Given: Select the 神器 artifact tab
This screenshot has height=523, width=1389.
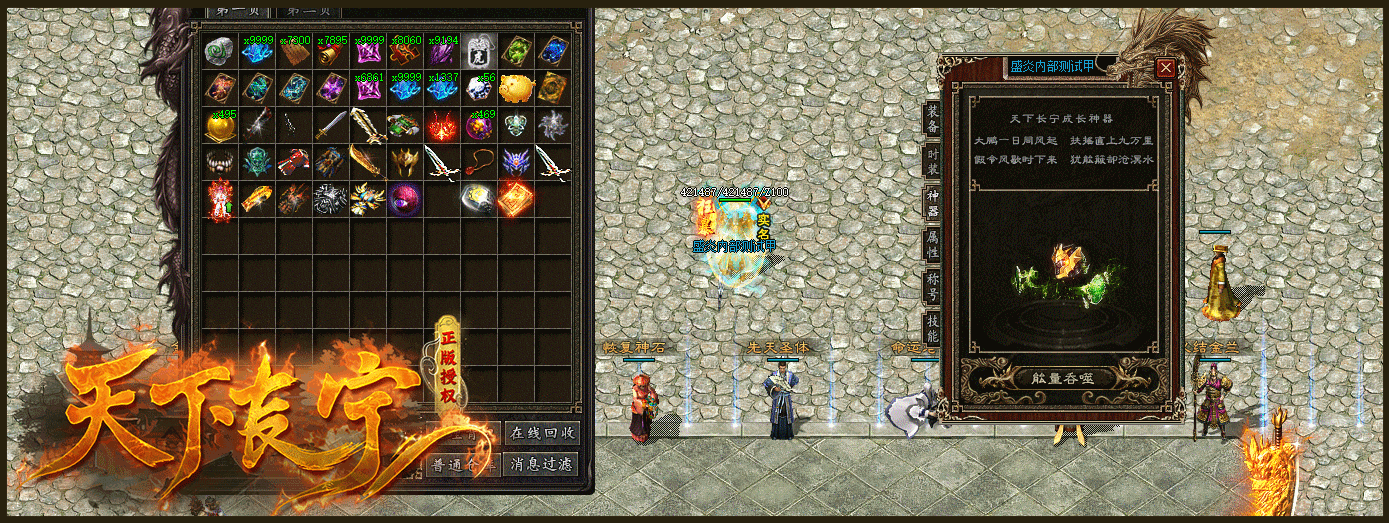Looking at the screenshot, I should (x=931, y=206).
